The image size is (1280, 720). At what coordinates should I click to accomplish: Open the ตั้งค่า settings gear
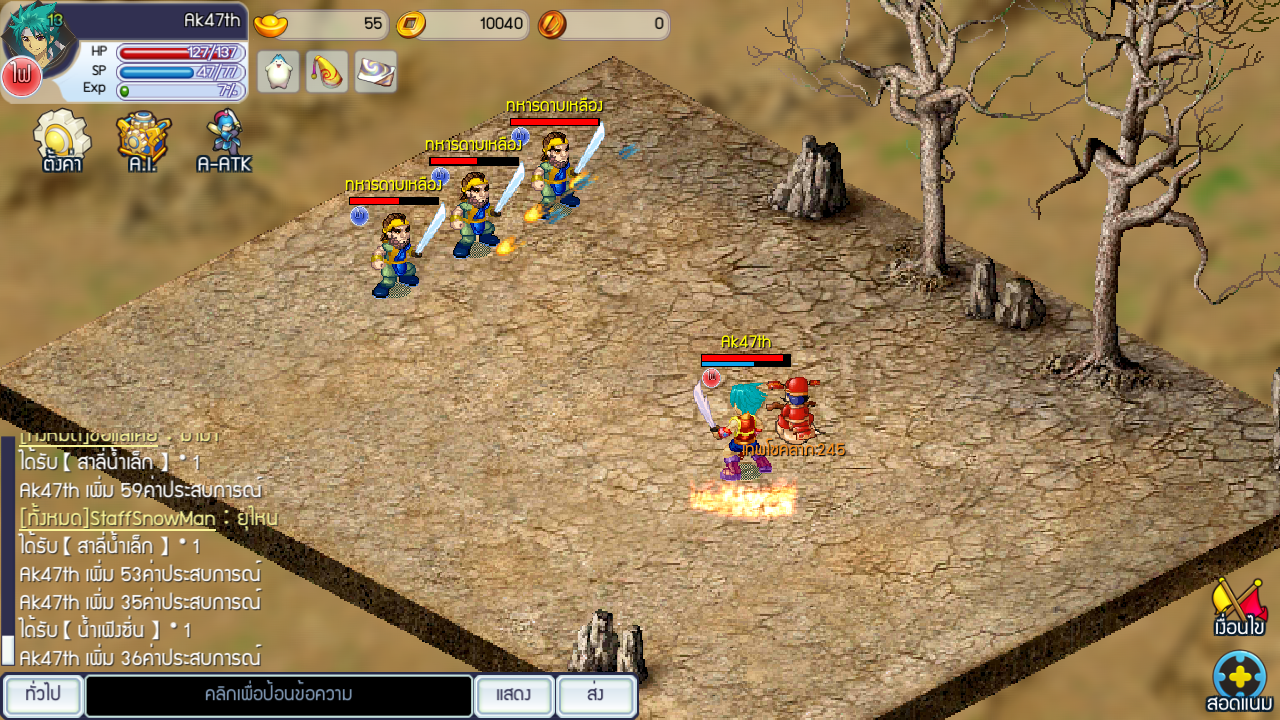[x=62, y=138]
